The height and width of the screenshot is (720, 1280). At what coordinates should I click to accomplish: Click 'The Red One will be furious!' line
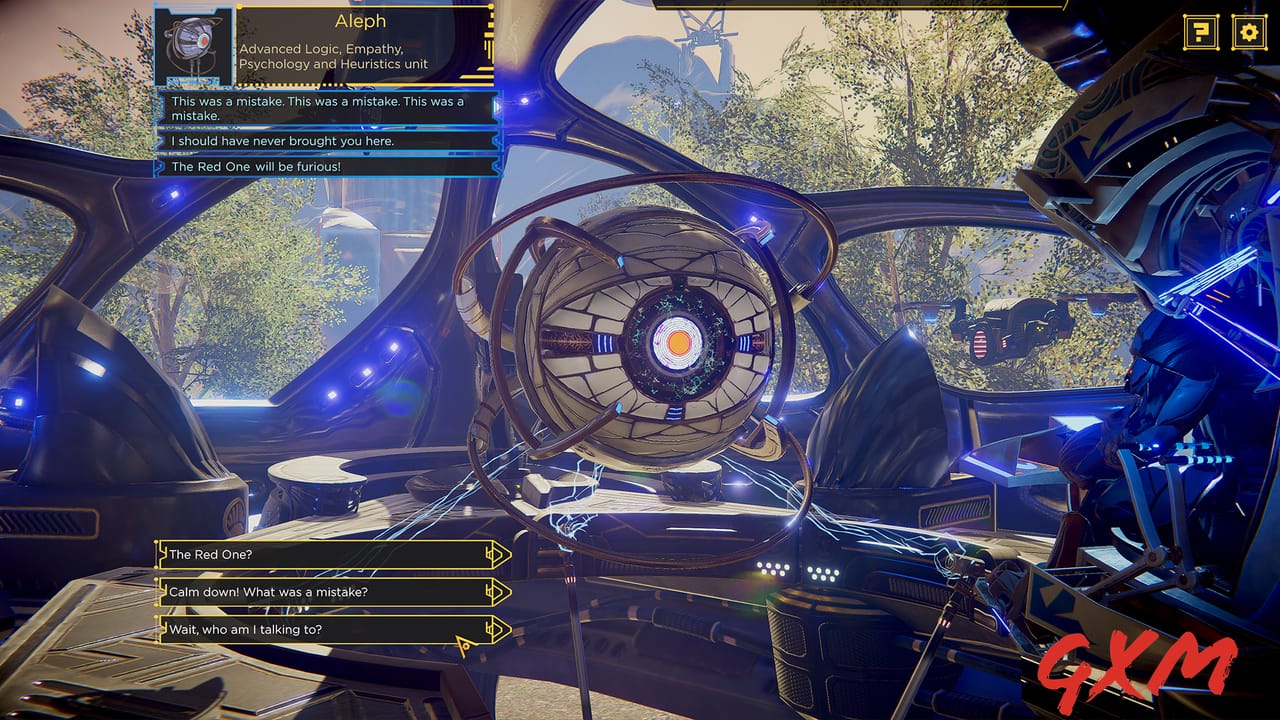click(x=258, y=166)
